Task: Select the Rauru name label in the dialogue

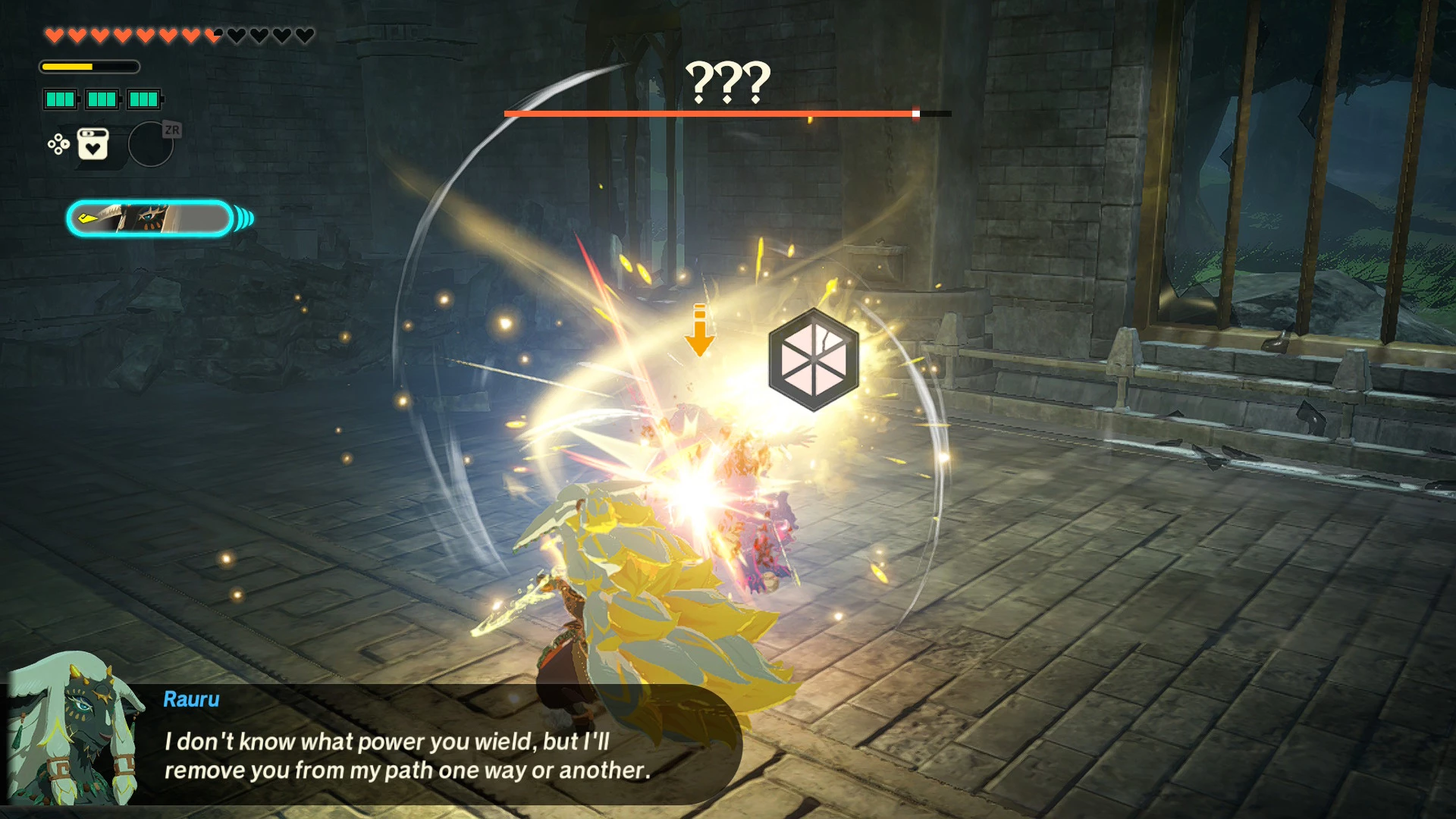Action: pyautogui.click(x=191, y=700)
